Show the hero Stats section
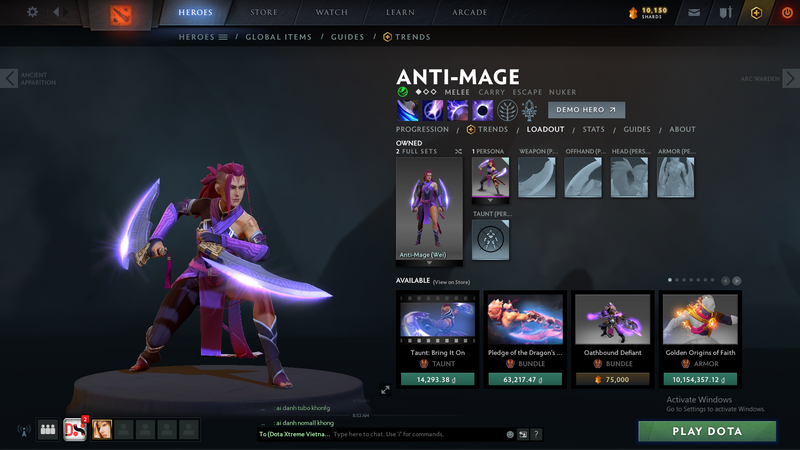The height and width of the screenshot is (450, 800). coord(594,129)
